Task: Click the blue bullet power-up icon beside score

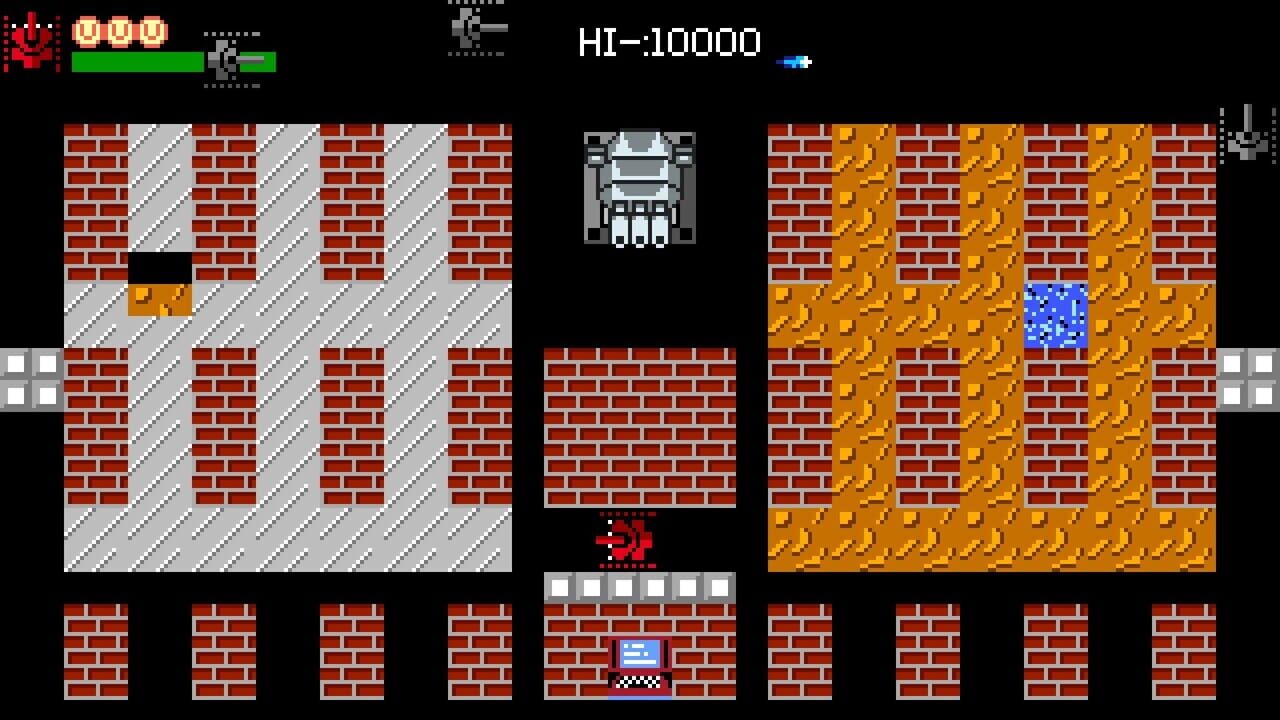Action: [x=795, y=60]
